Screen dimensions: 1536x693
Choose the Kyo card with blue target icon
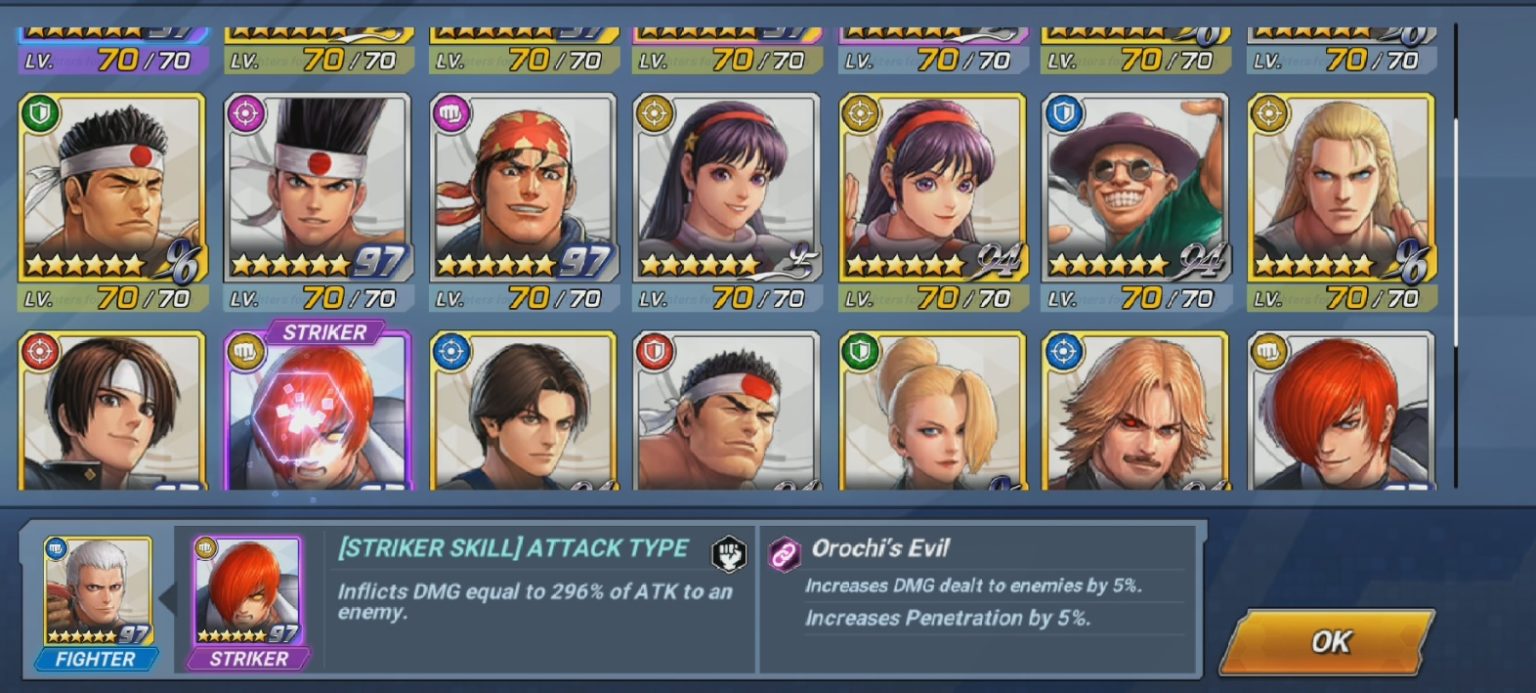coord(524,412)
